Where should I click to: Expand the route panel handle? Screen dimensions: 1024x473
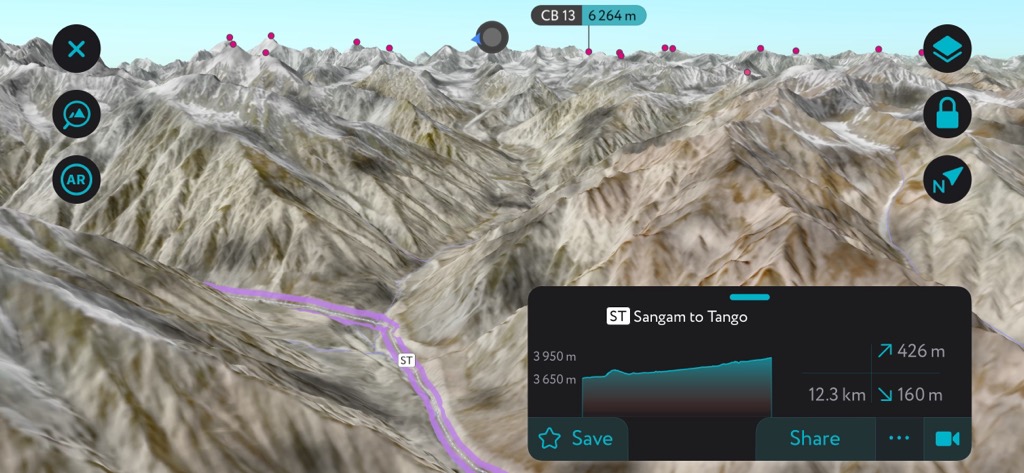coord(750,297)
